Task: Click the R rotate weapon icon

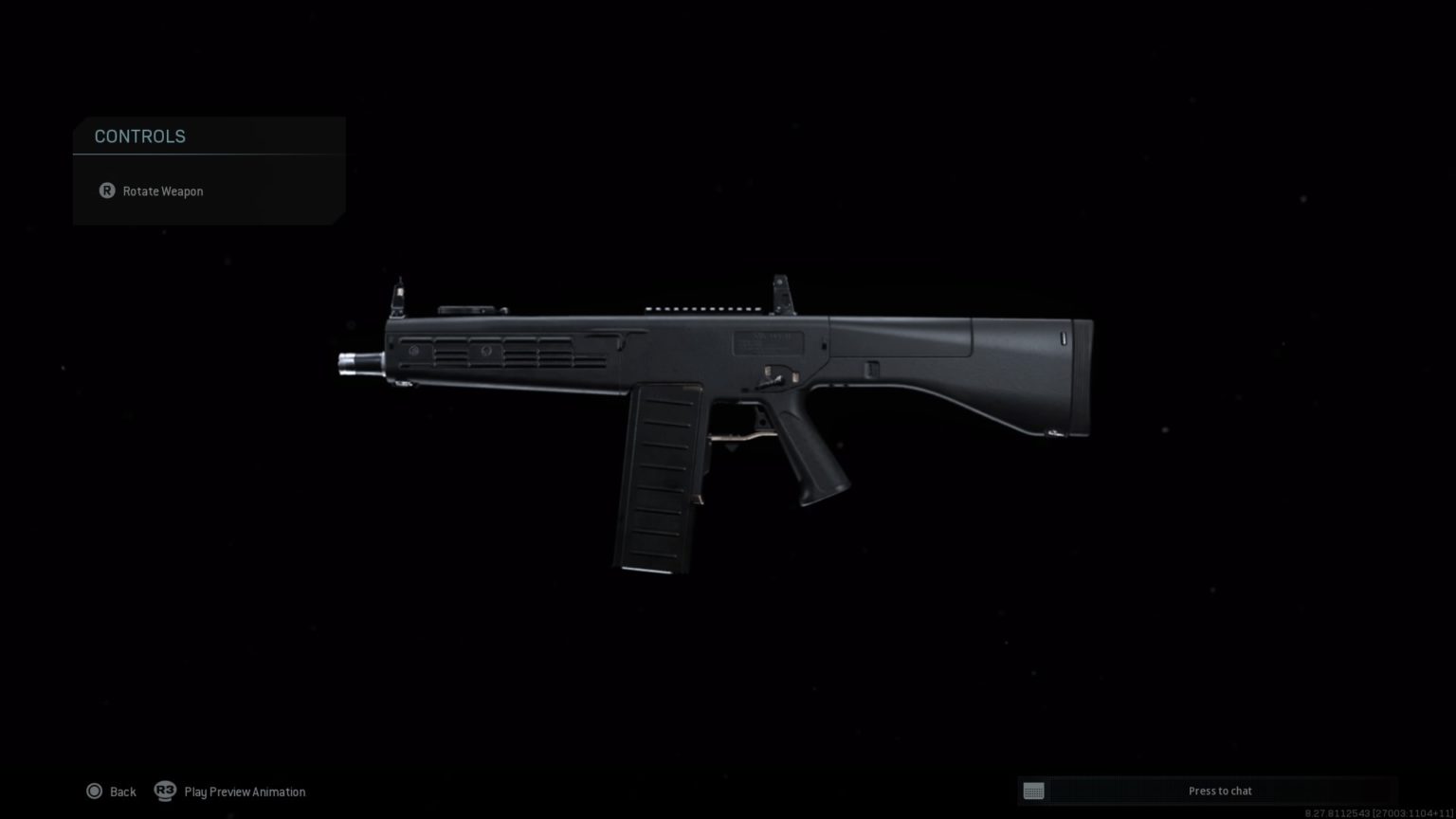Action: [106, 191]
